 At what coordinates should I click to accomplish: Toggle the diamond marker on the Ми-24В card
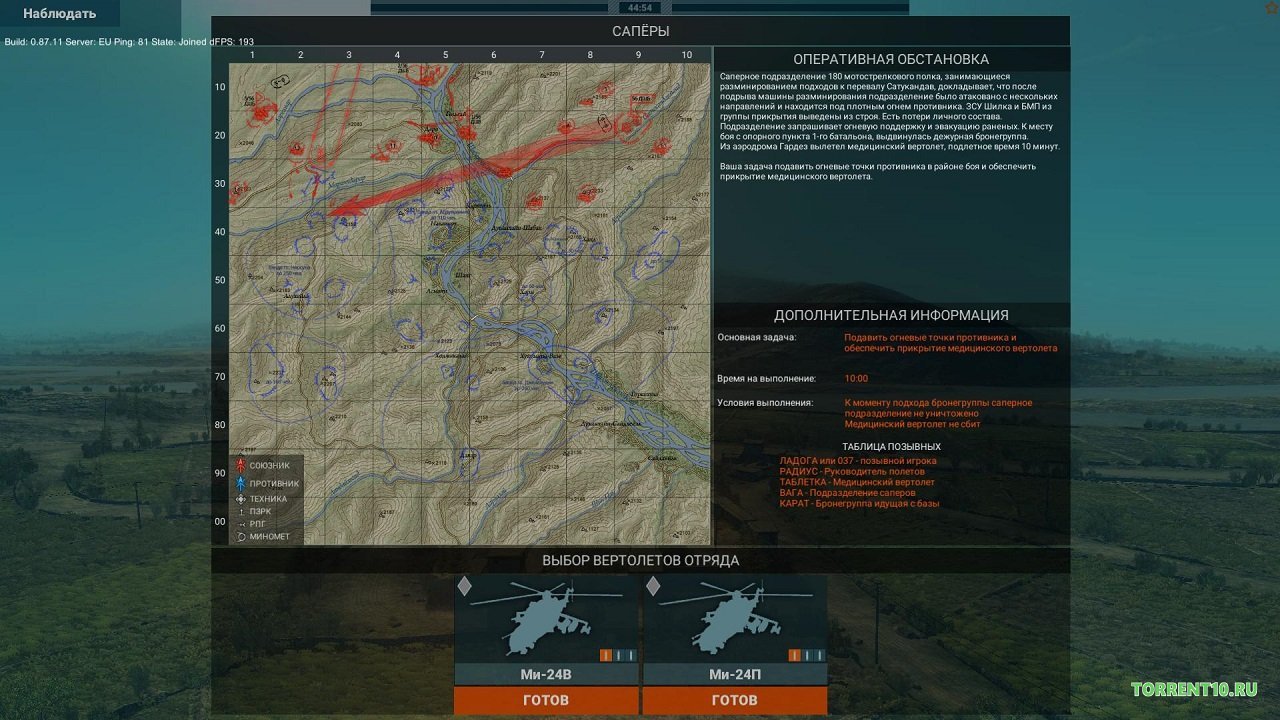[x=464, y=588]
